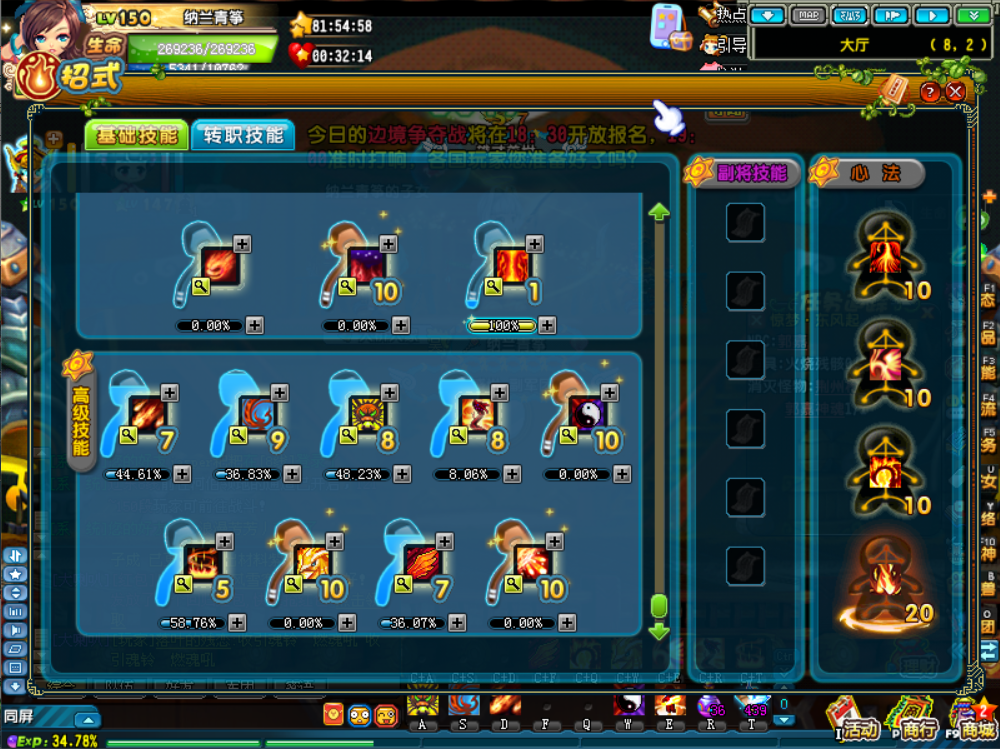Open the help question mark button
This screenshot has width=1000, height=749.
pos(931,92)
